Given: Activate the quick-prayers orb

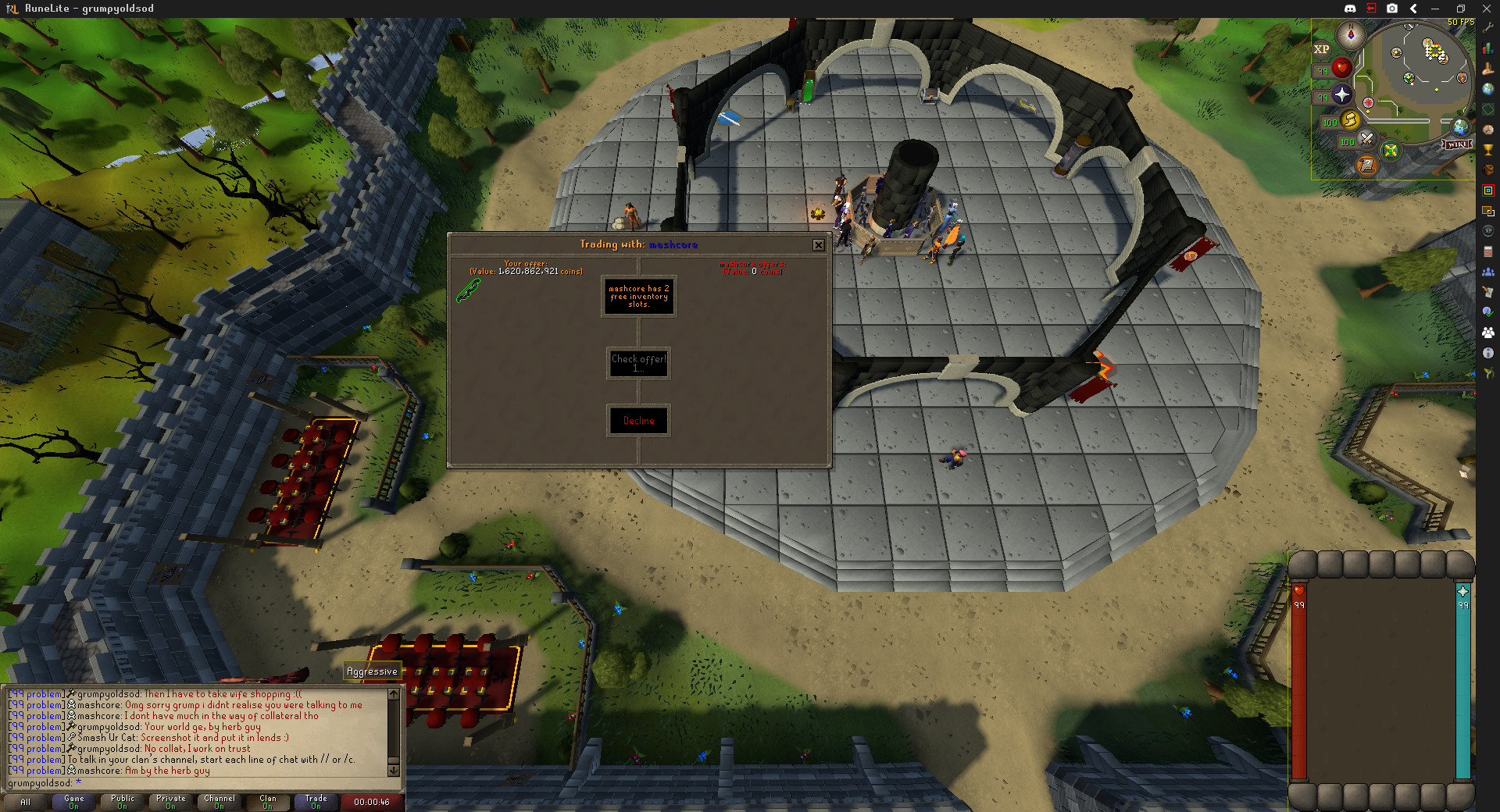Looking at the screenshot, I should pyautogui.click(x=1341, y=94).
